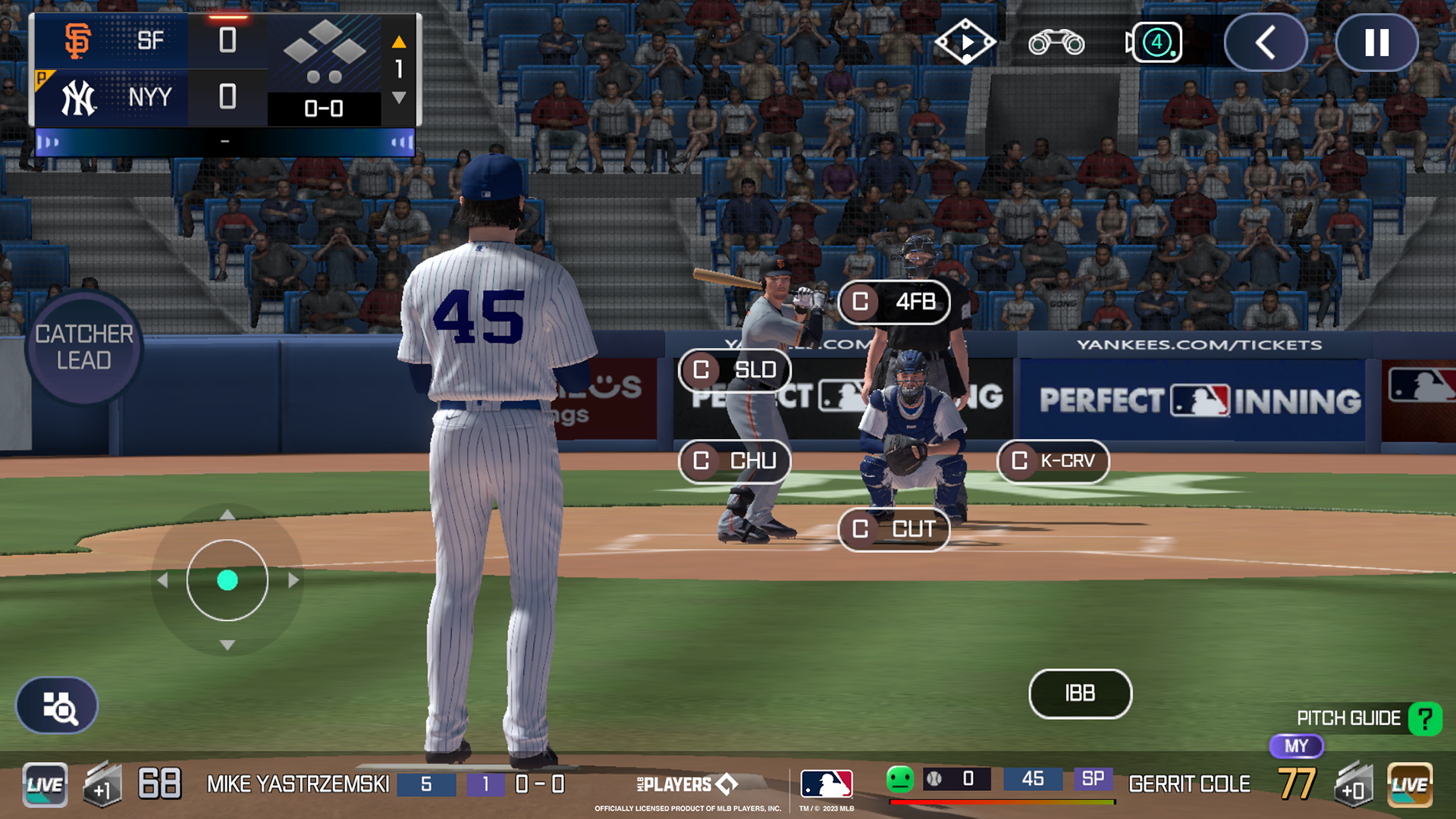Open the magnifier analysis button
Viewport: 1456px width, 819px height.
pyautogui.click(x=58, y=706)
